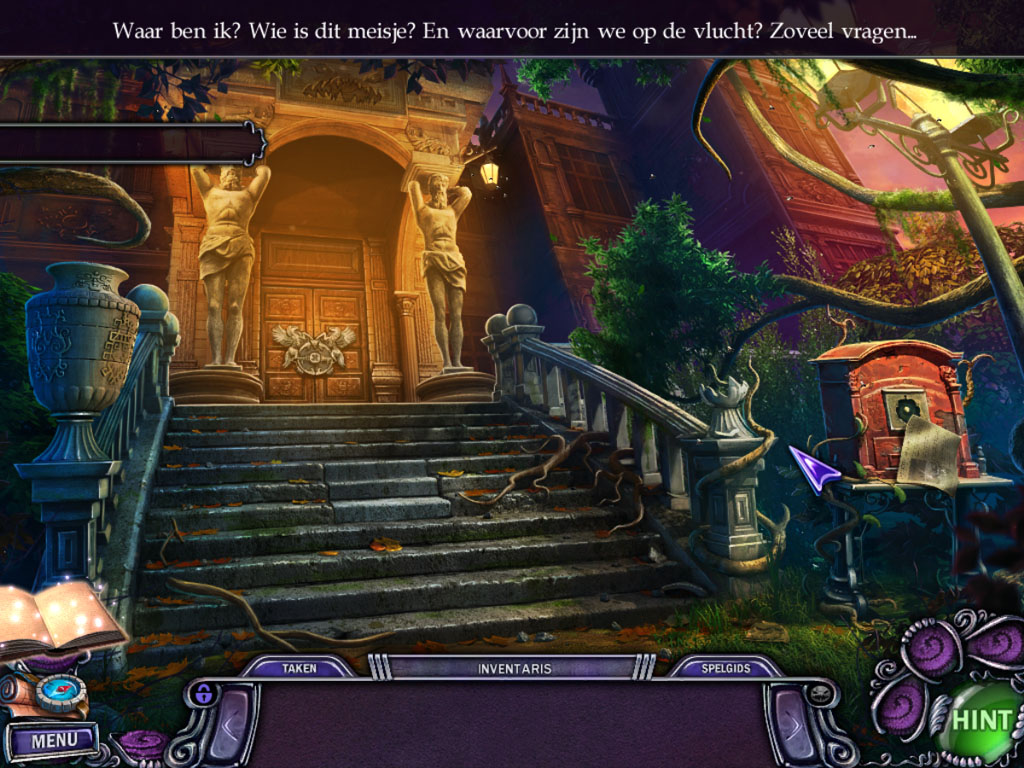Use the green Hint orb
This screenshot has height=768, width=1024.
pyautogui.click(x=981, y=720)
